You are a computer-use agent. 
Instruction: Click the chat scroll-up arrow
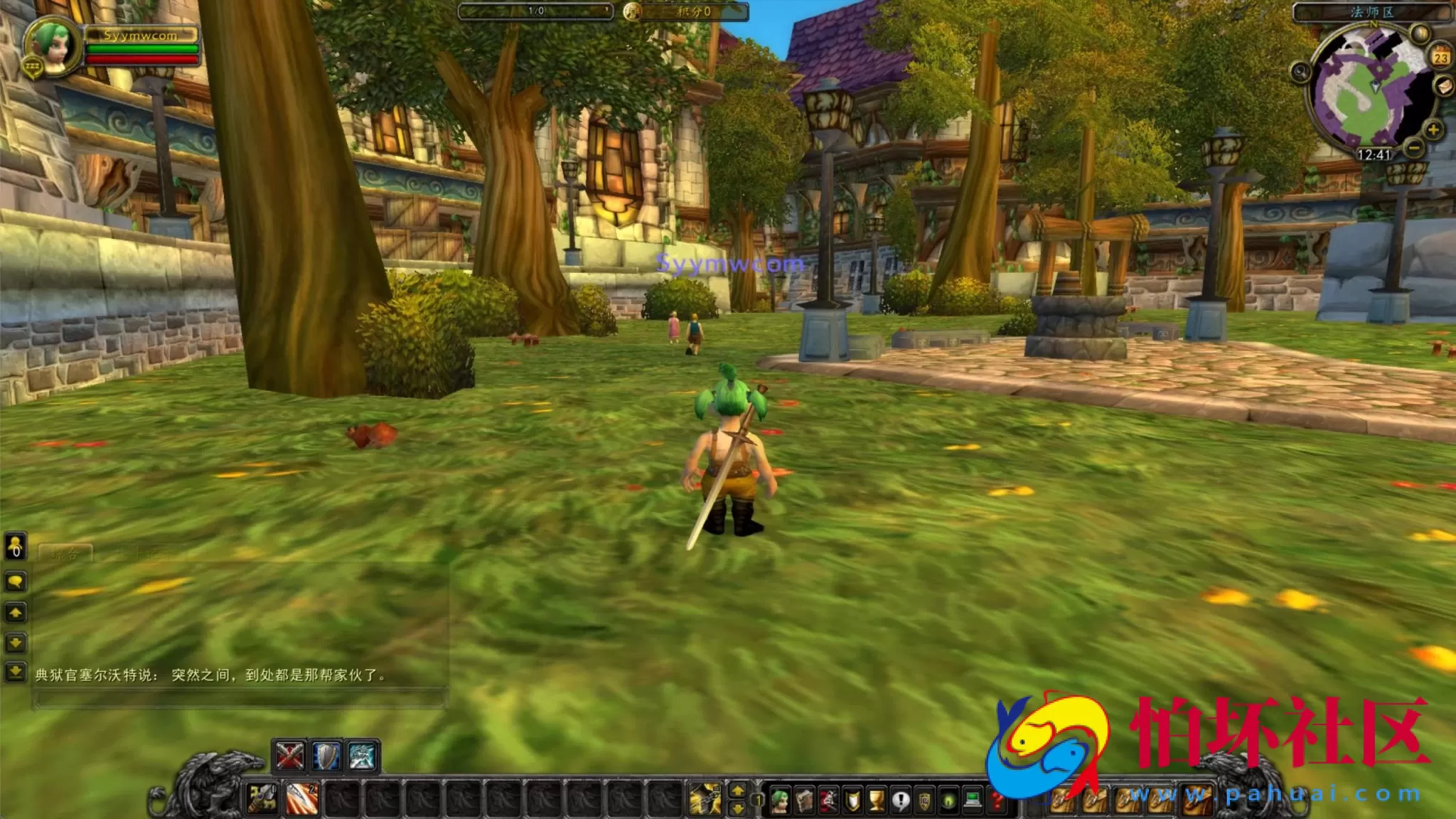pyautogui.click(x=15, y=612)
